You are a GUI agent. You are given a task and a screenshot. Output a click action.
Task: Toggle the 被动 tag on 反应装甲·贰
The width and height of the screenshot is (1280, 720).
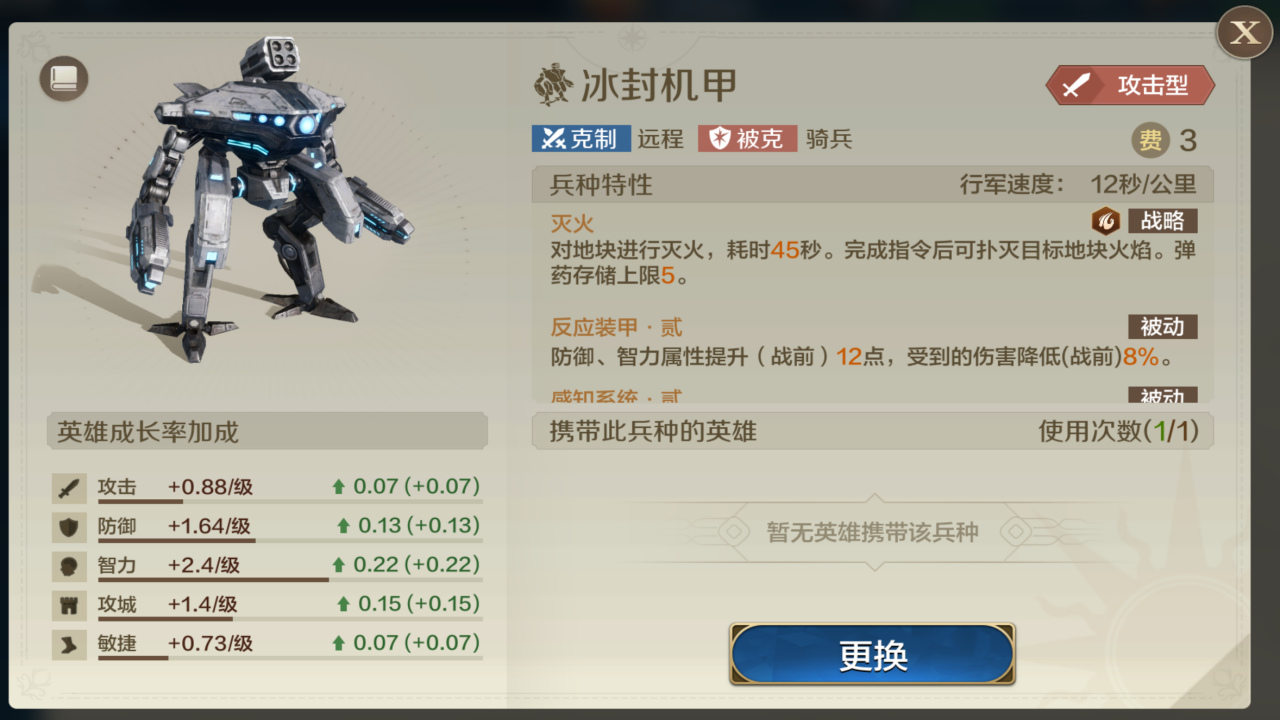(1162, 327)
